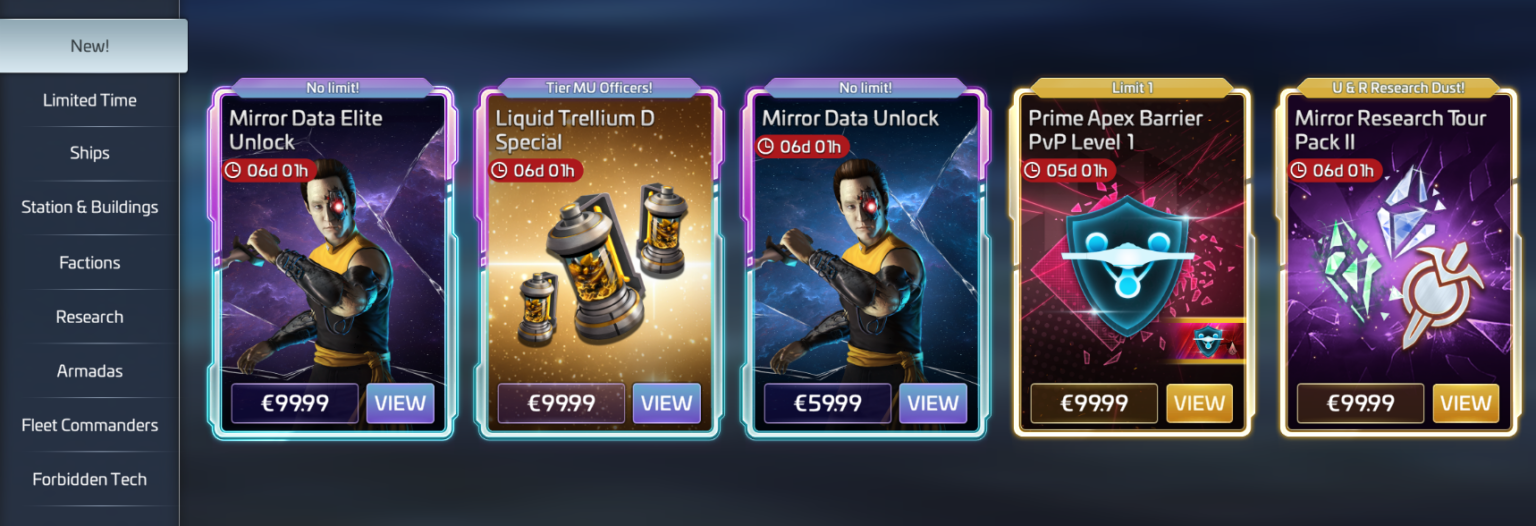The image size is (1536, 526).
Task: Buy the Prime Apex Barrier for €99.99
Action: click(1094, 403)
